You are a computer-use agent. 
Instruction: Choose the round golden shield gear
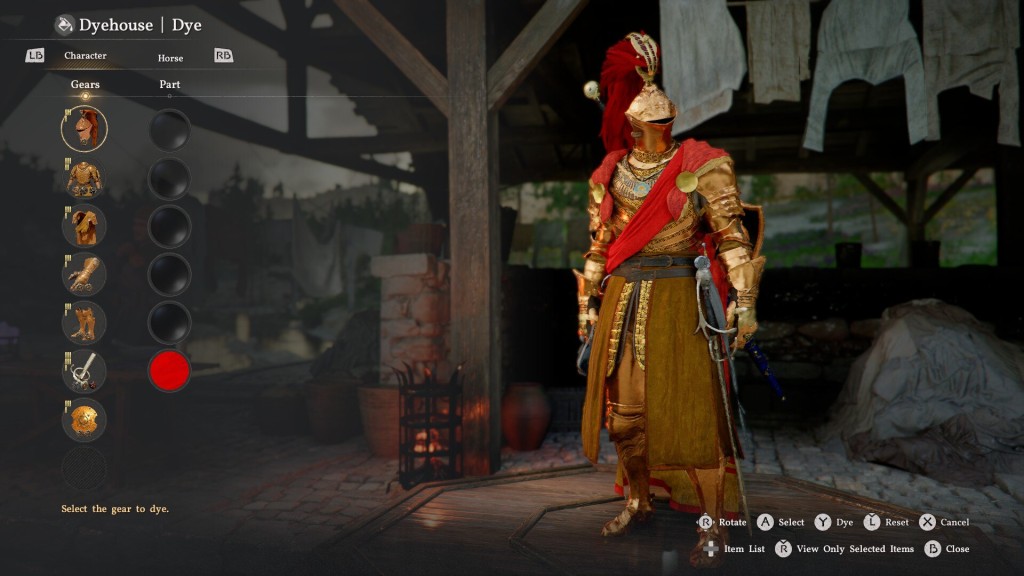[x=84, y=419]
